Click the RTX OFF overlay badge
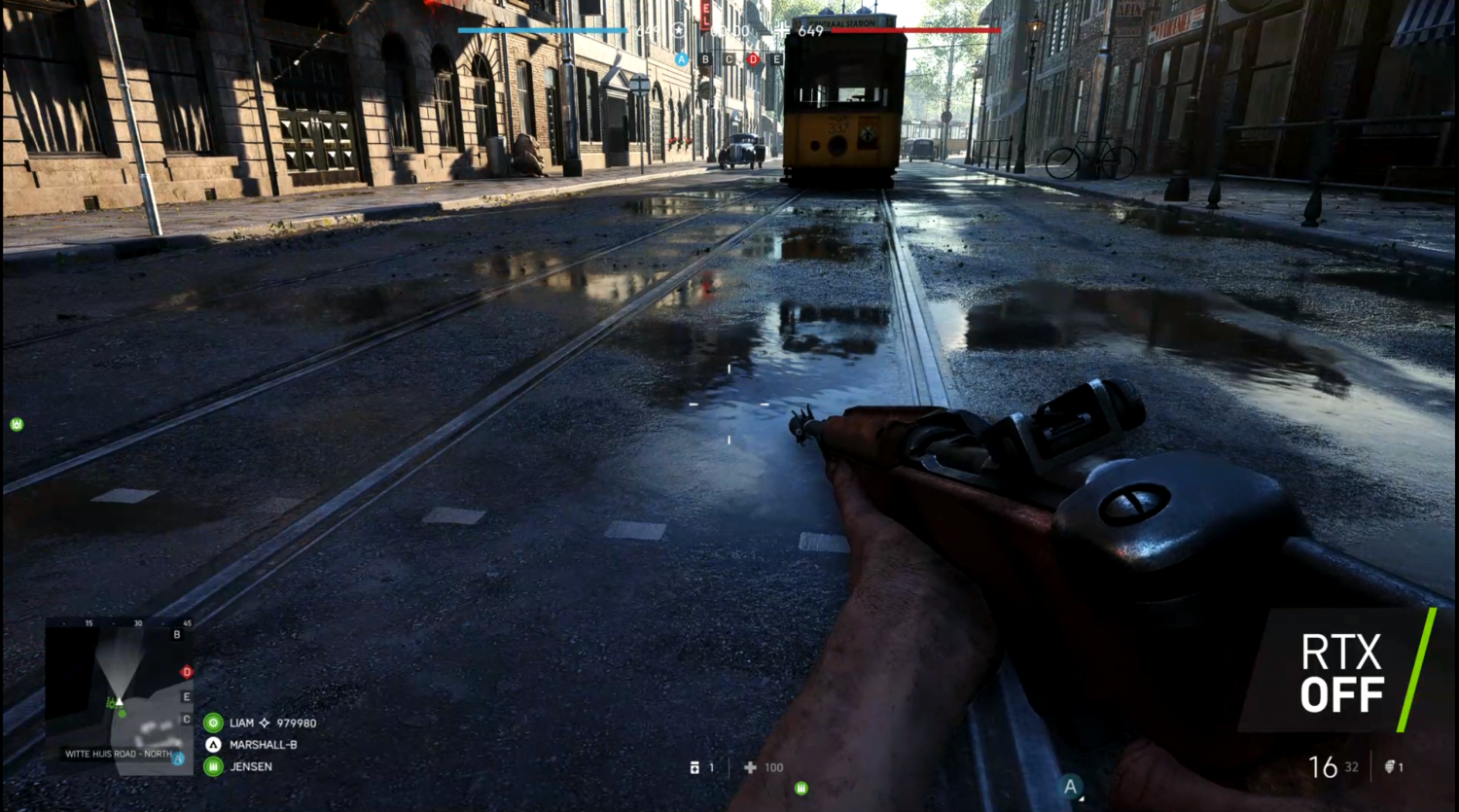Screen dimensions: 1459x812 pyautogui.click(x=1341, y=673)
